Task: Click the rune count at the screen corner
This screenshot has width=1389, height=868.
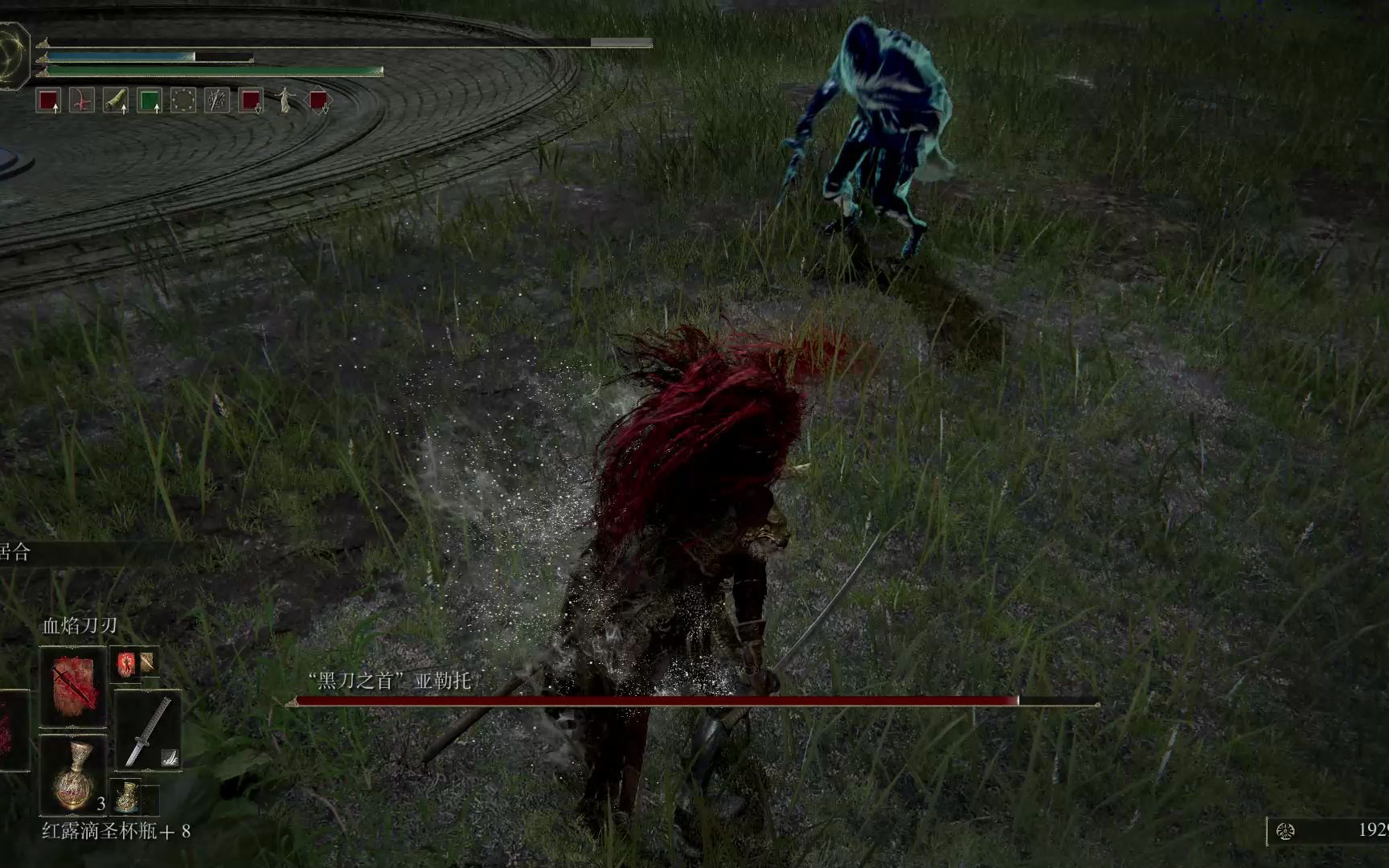Action: pyautogui.click(x=1373, y=830)
